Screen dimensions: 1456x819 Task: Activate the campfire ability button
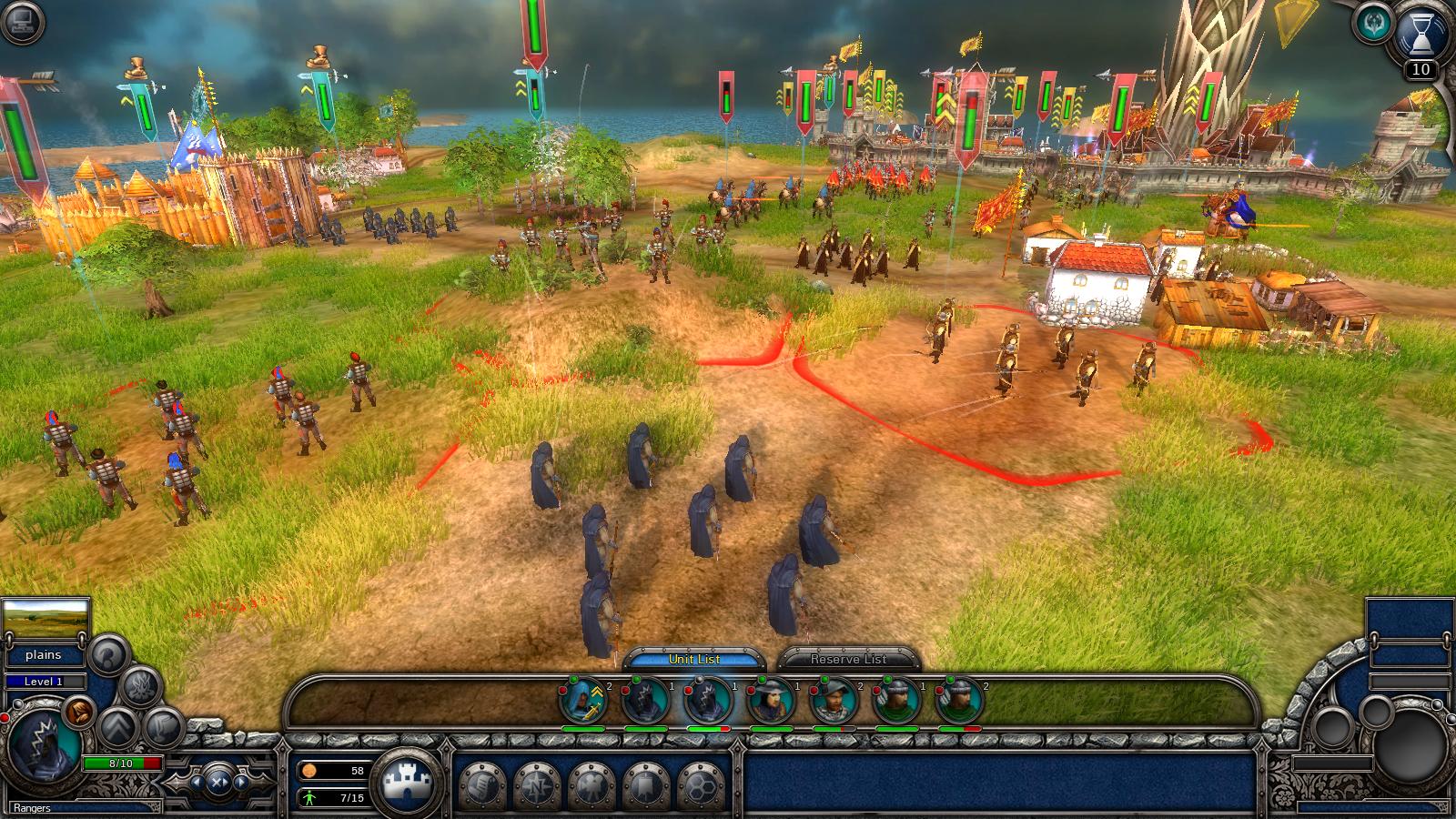(141, 685)
